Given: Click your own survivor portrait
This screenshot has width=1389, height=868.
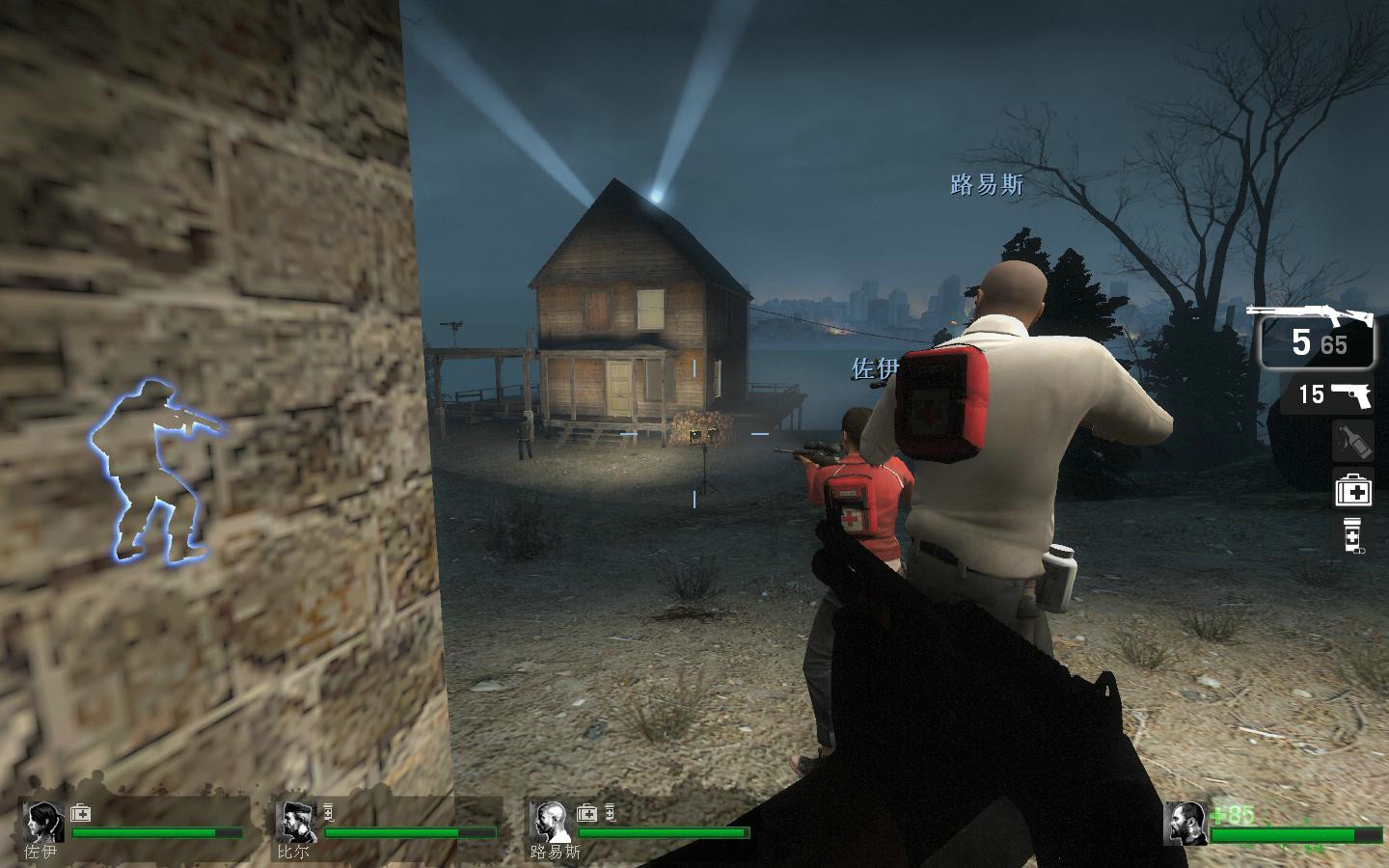Looking at the screenshot, I should (x=1185, y=823).
